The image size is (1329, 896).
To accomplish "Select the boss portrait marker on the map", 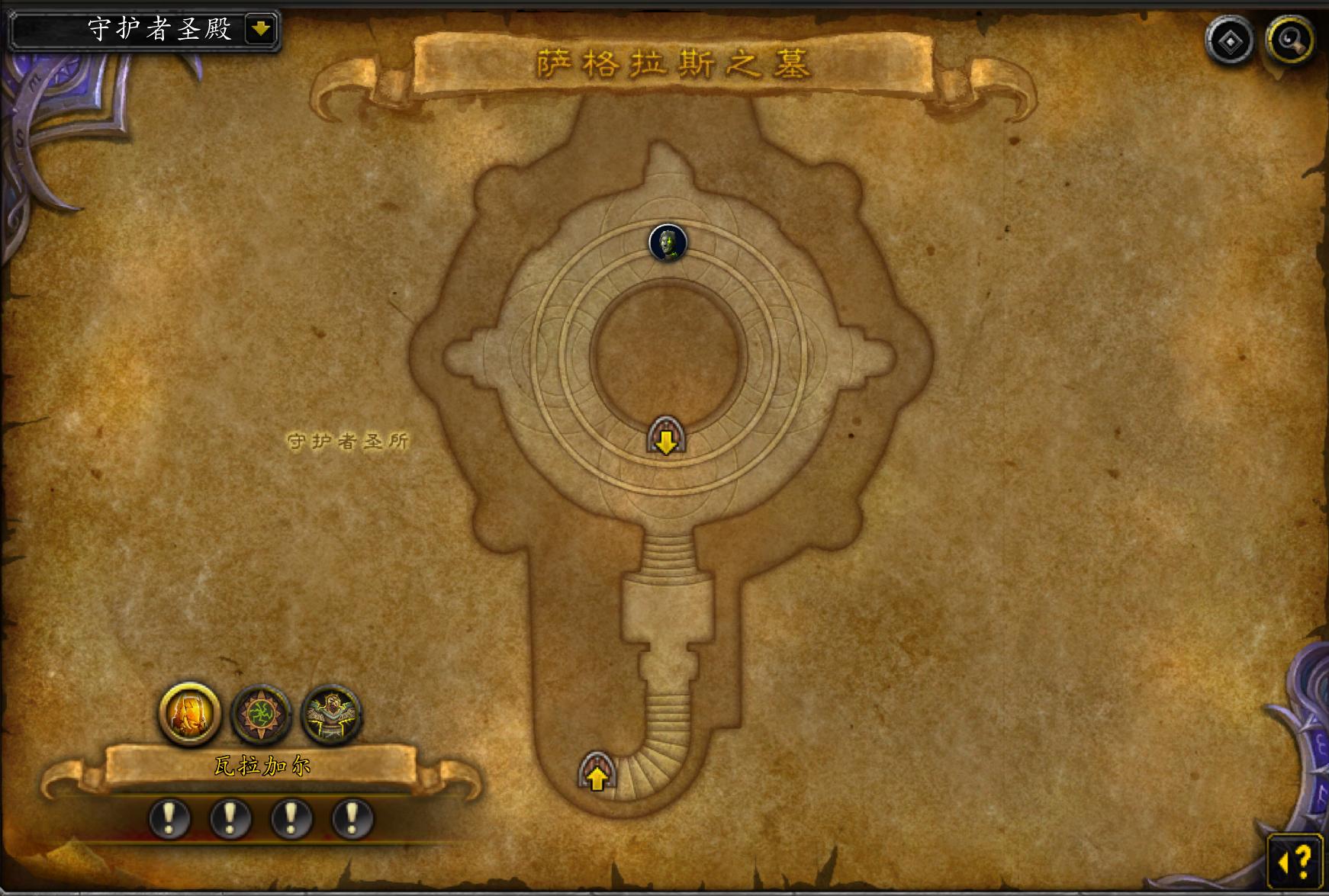I will pyautogui.click(x=668, y=243).
